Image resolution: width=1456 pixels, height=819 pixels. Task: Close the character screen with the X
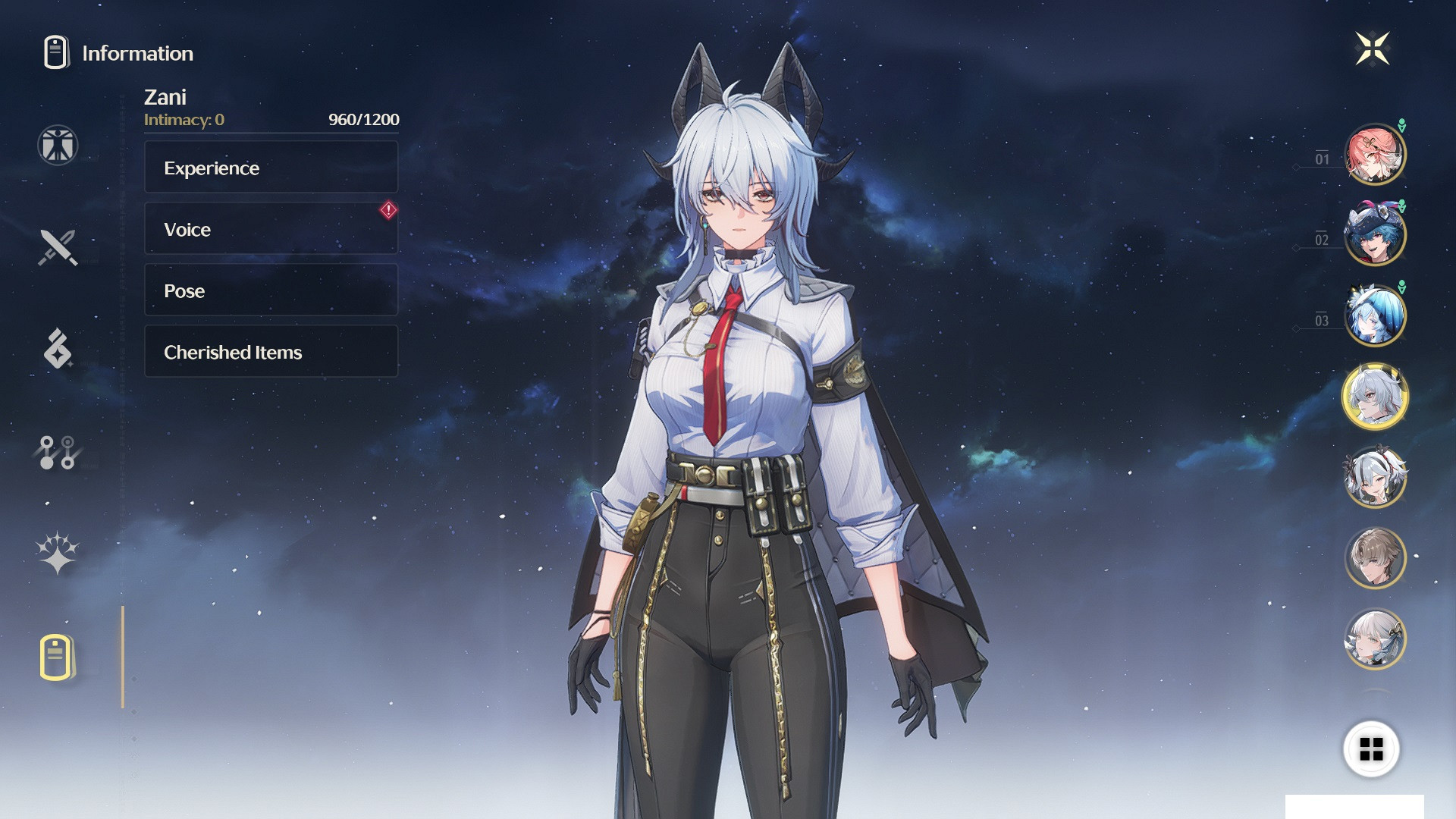(x=1372, y=49)
